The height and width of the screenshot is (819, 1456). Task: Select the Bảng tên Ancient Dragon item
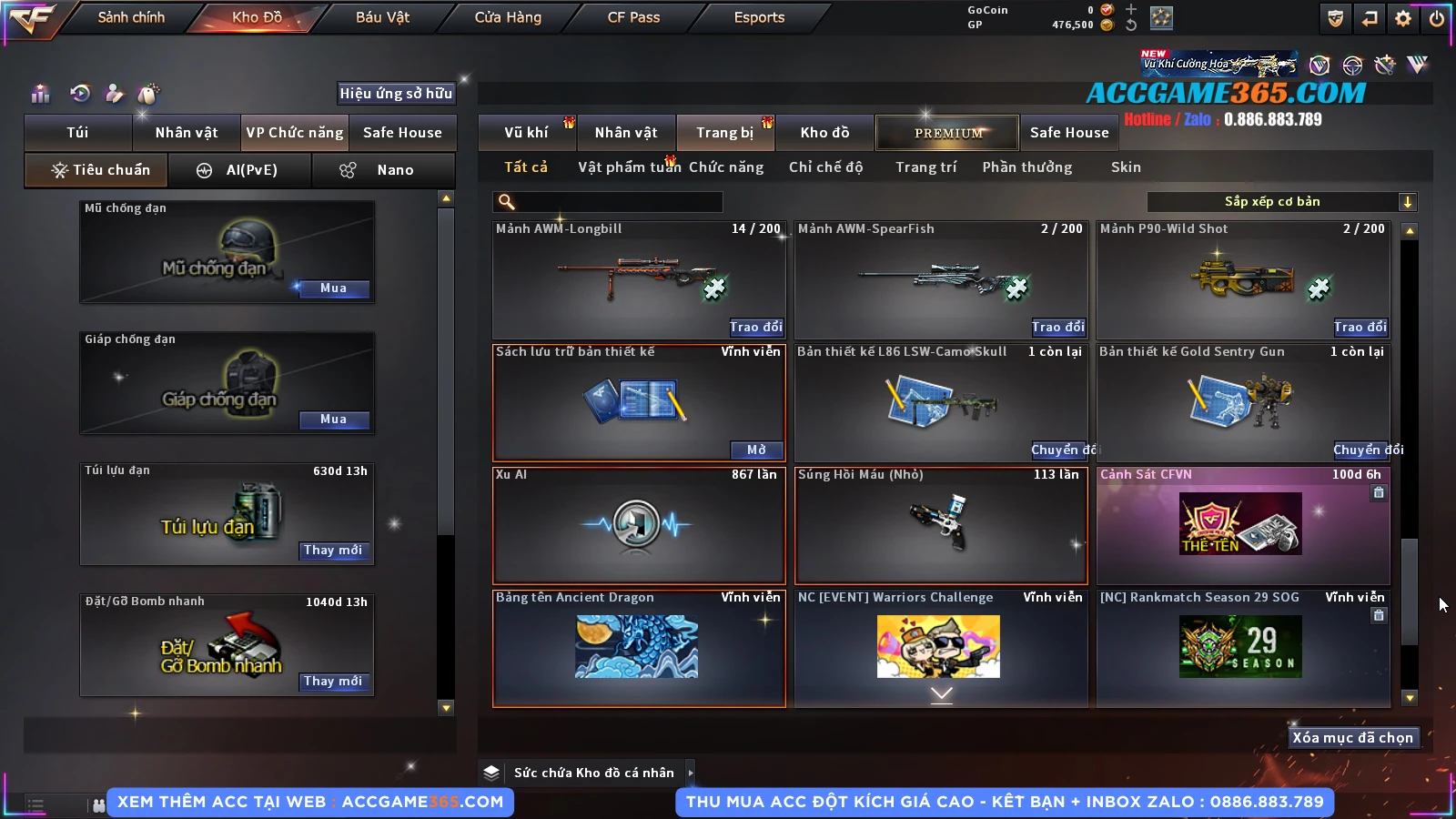[638, 648]
